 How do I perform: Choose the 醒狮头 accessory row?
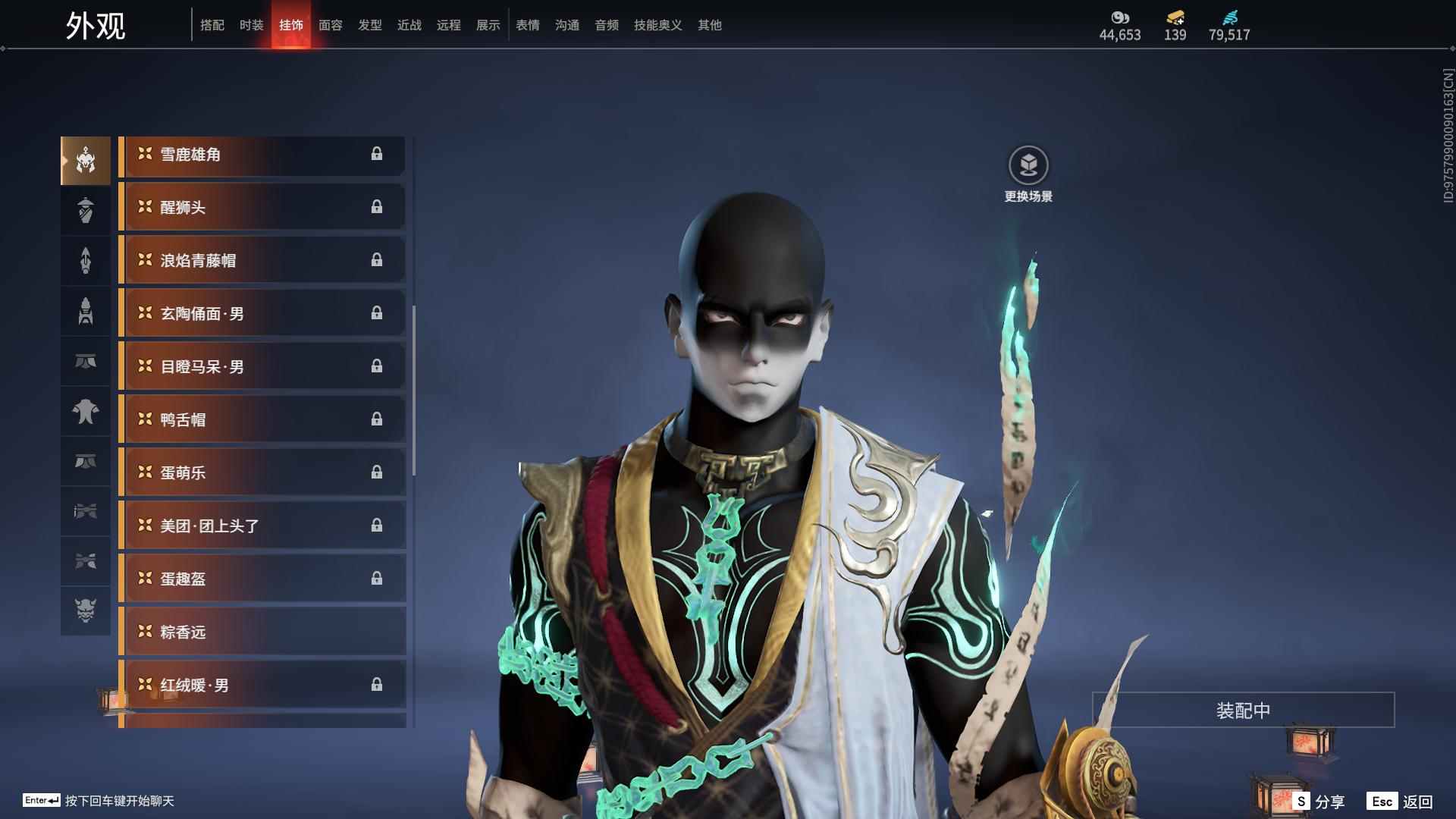[262, 208]
